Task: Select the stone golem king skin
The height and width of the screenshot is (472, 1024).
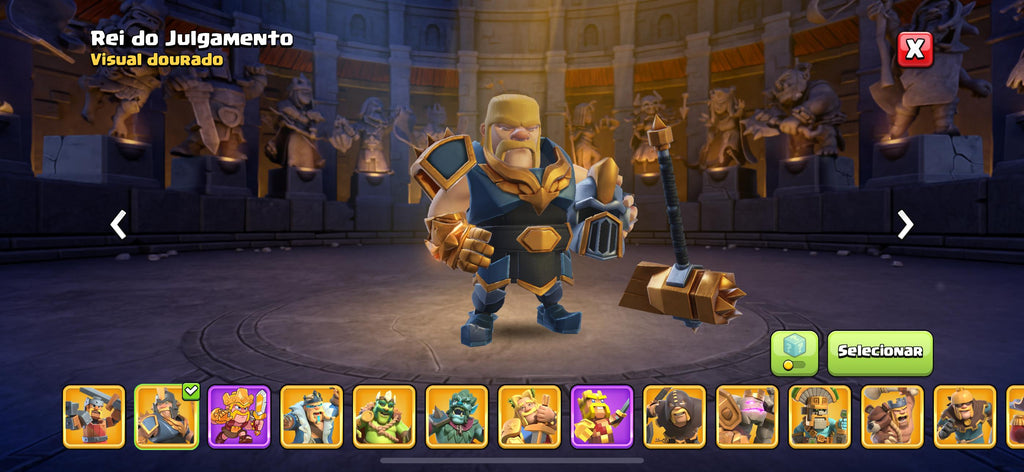Action: pyautogui.click(x=747, y=416)
